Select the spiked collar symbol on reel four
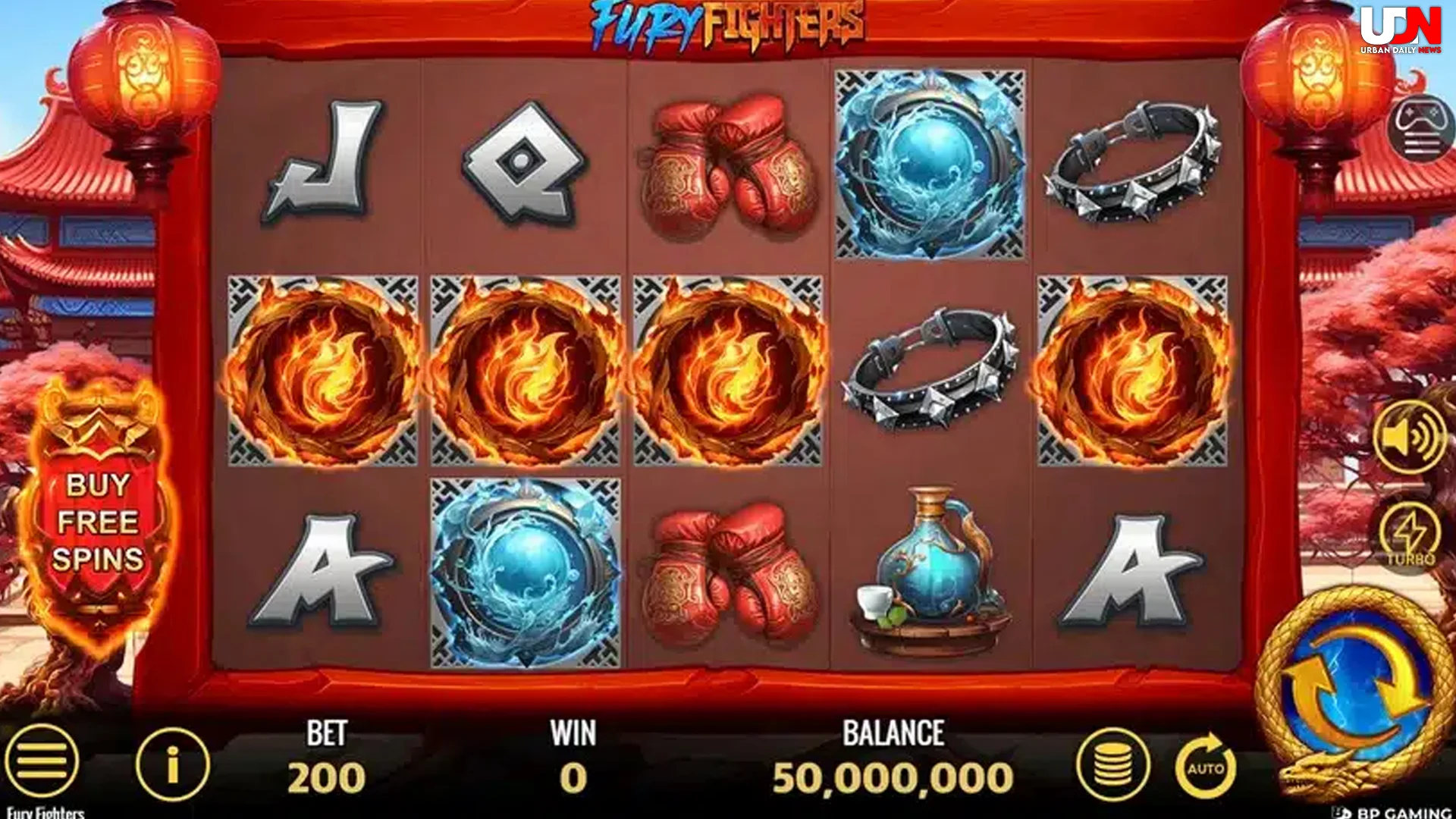The image size is (1456, 819). pyautogui.click(x=930, y=372)
